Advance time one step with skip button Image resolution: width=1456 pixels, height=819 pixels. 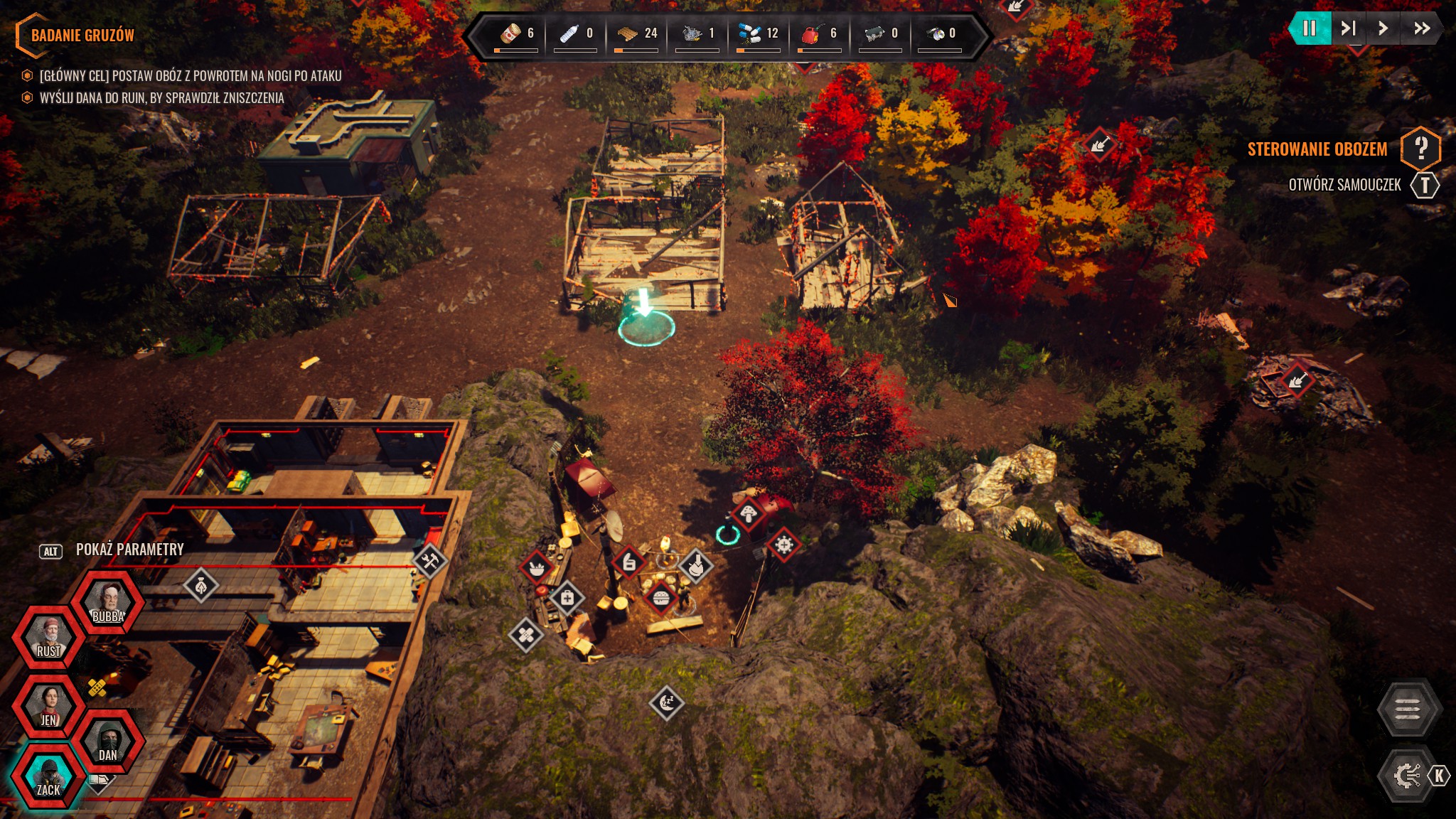(x=1348, y=28)
